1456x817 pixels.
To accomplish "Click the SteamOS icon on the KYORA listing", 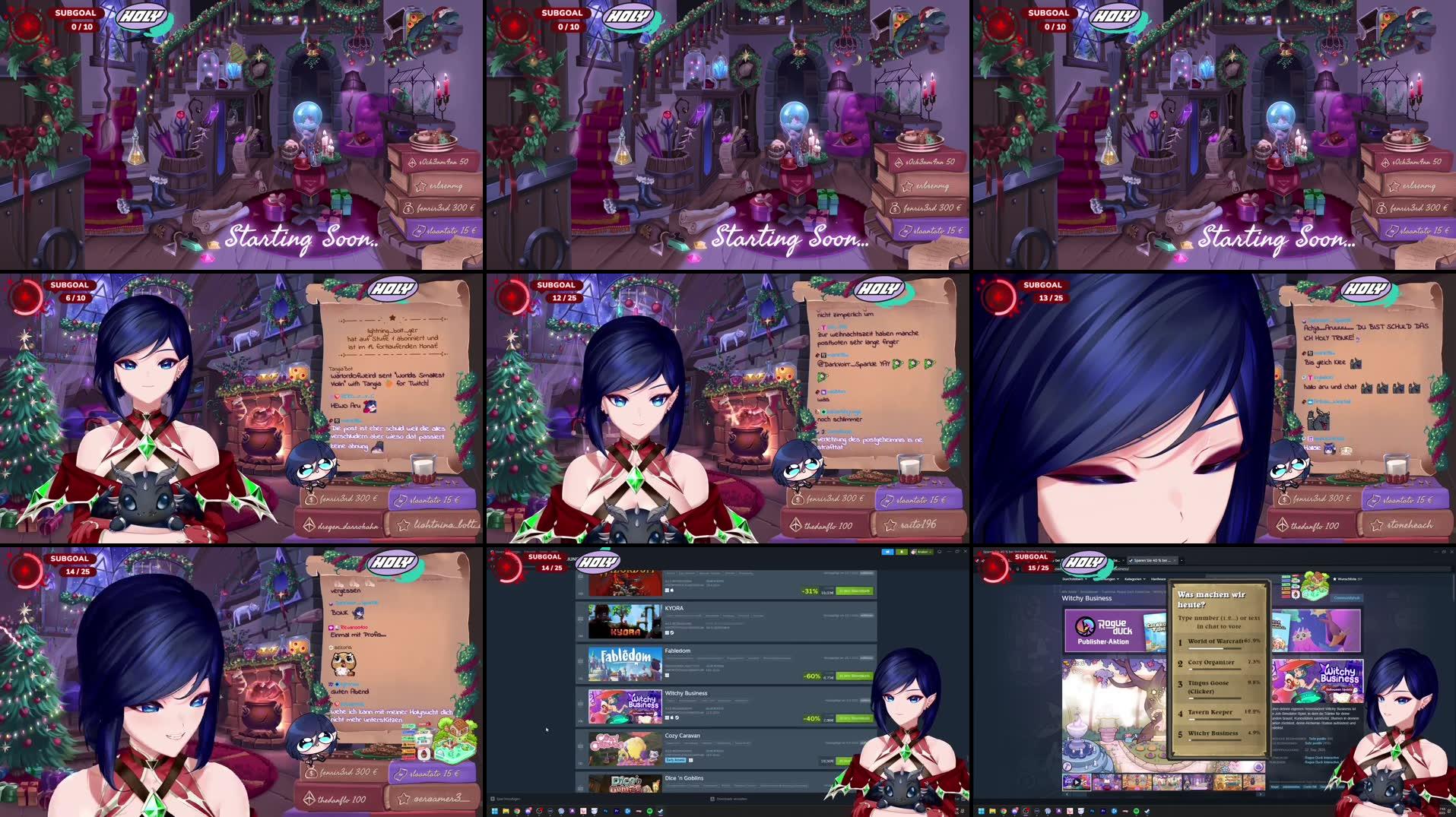I will pyautogui.click(x=673, y=633).
